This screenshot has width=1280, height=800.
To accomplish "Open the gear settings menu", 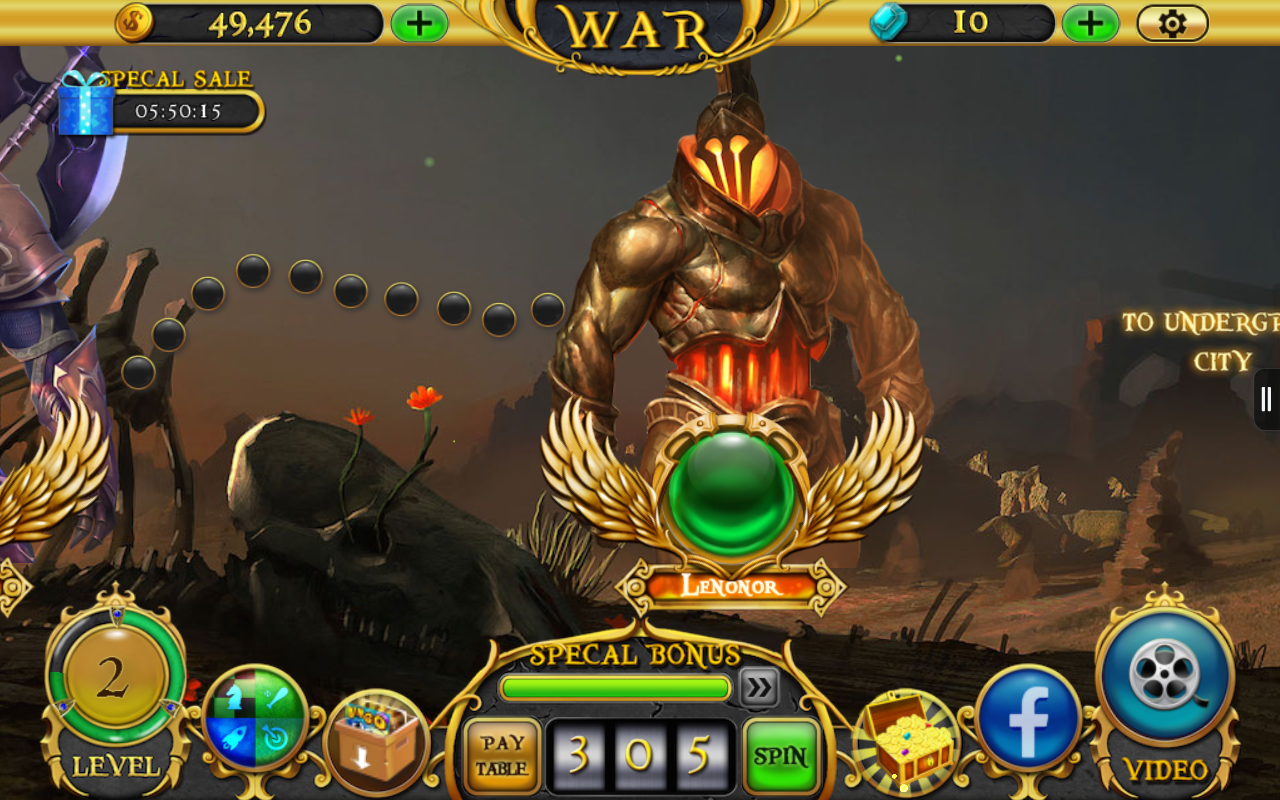I will [1172, 23].
